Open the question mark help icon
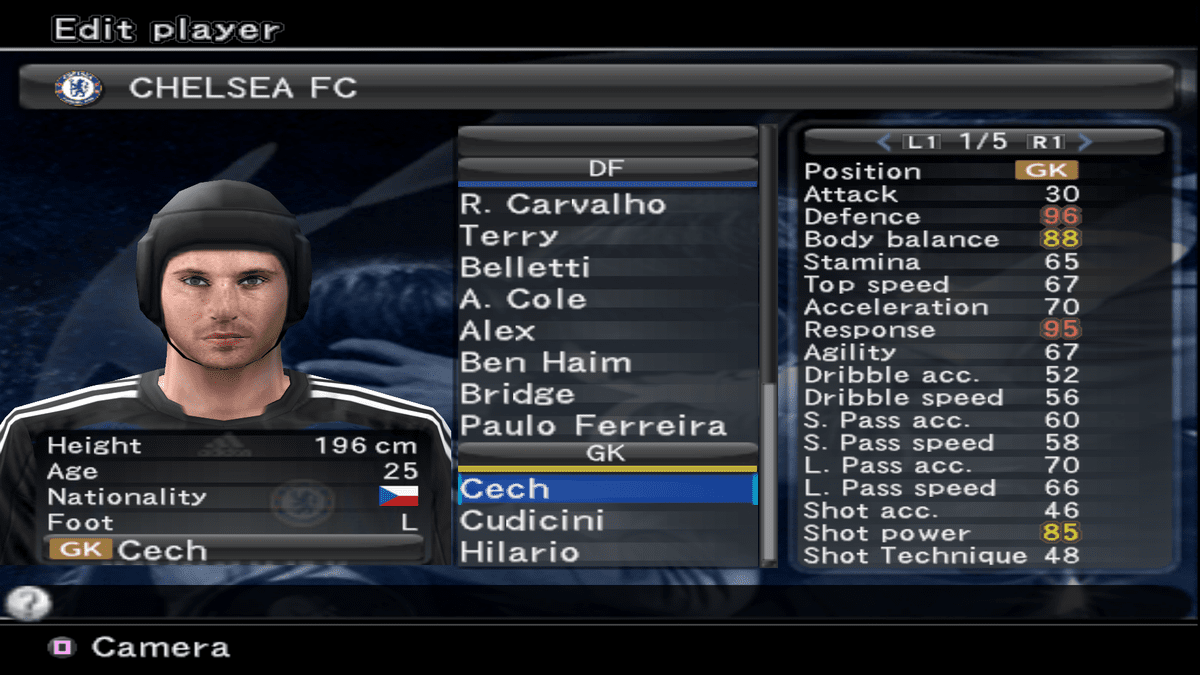The width and height of the screenshot is (1200, 675). 28,602
